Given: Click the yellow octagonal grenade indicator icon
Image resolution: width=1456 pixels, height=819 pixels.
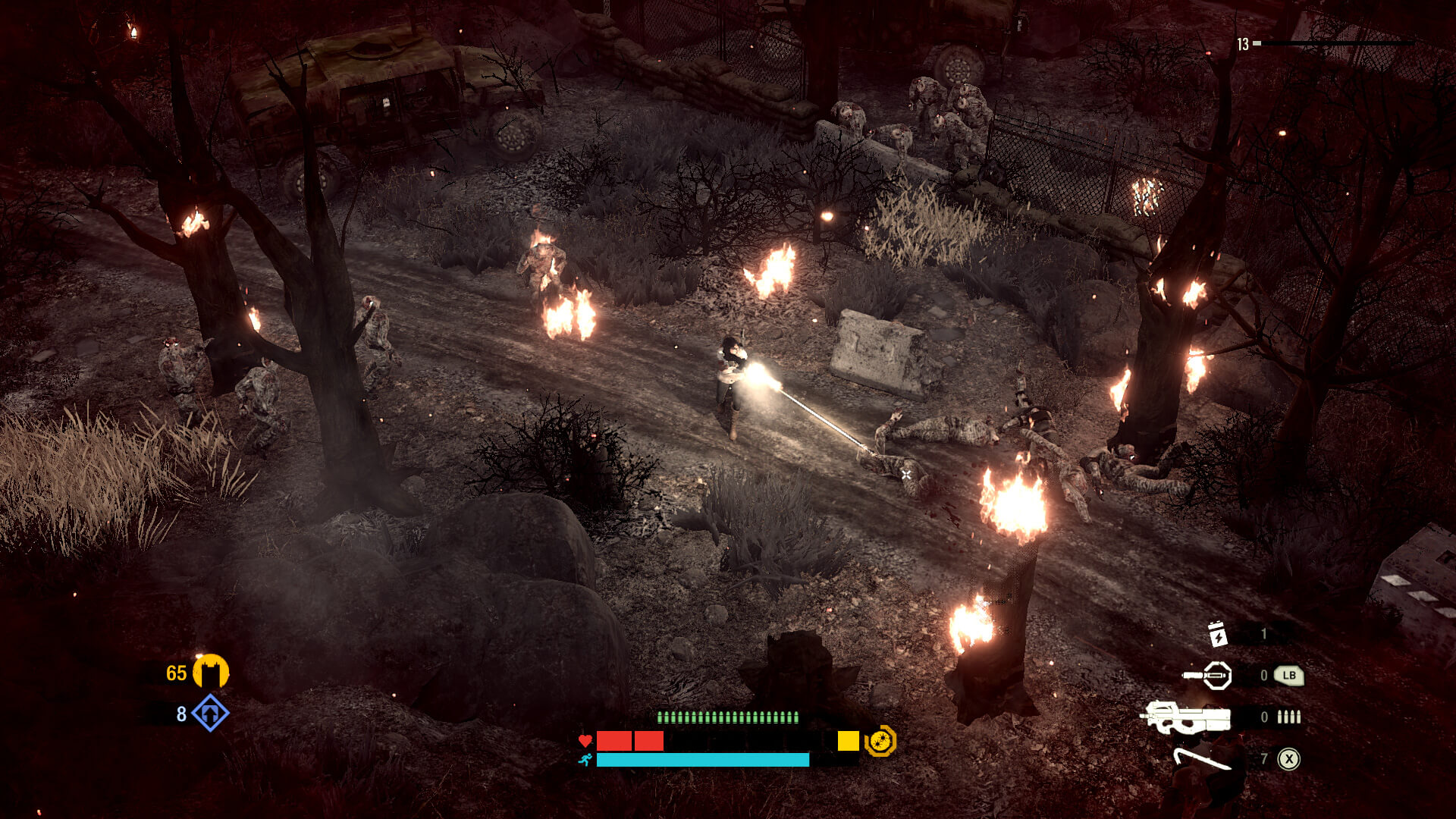Looking at the screenshot, I should 880,741.
